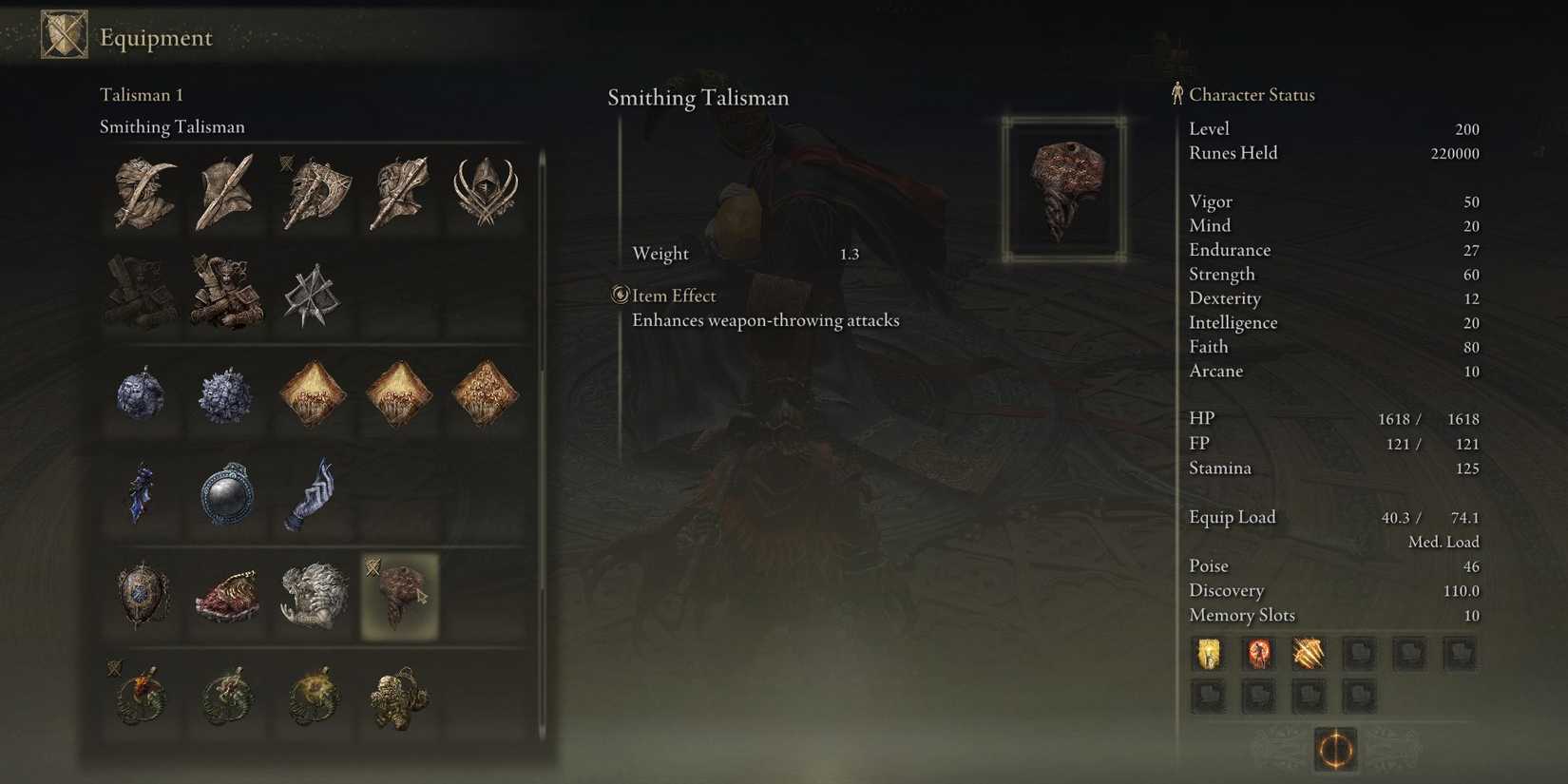1568x784 pixels.
Task: Select the golden incantation in first memory slot
Action: point(1208,655)
